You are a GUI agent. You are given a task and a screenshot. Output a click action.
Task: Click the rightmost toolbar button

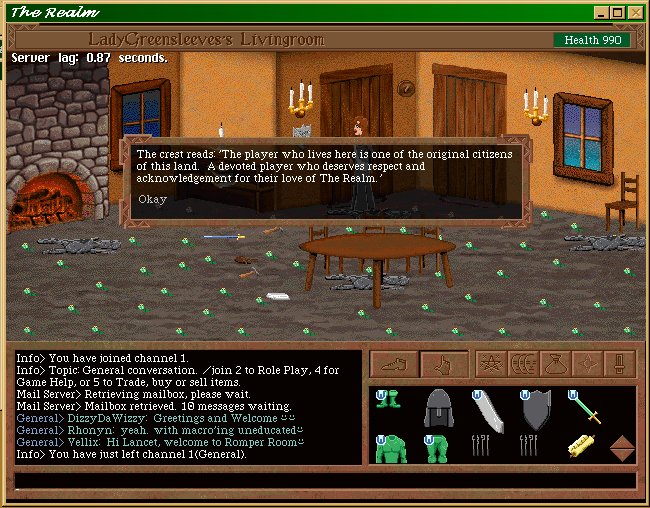point(619,365)
